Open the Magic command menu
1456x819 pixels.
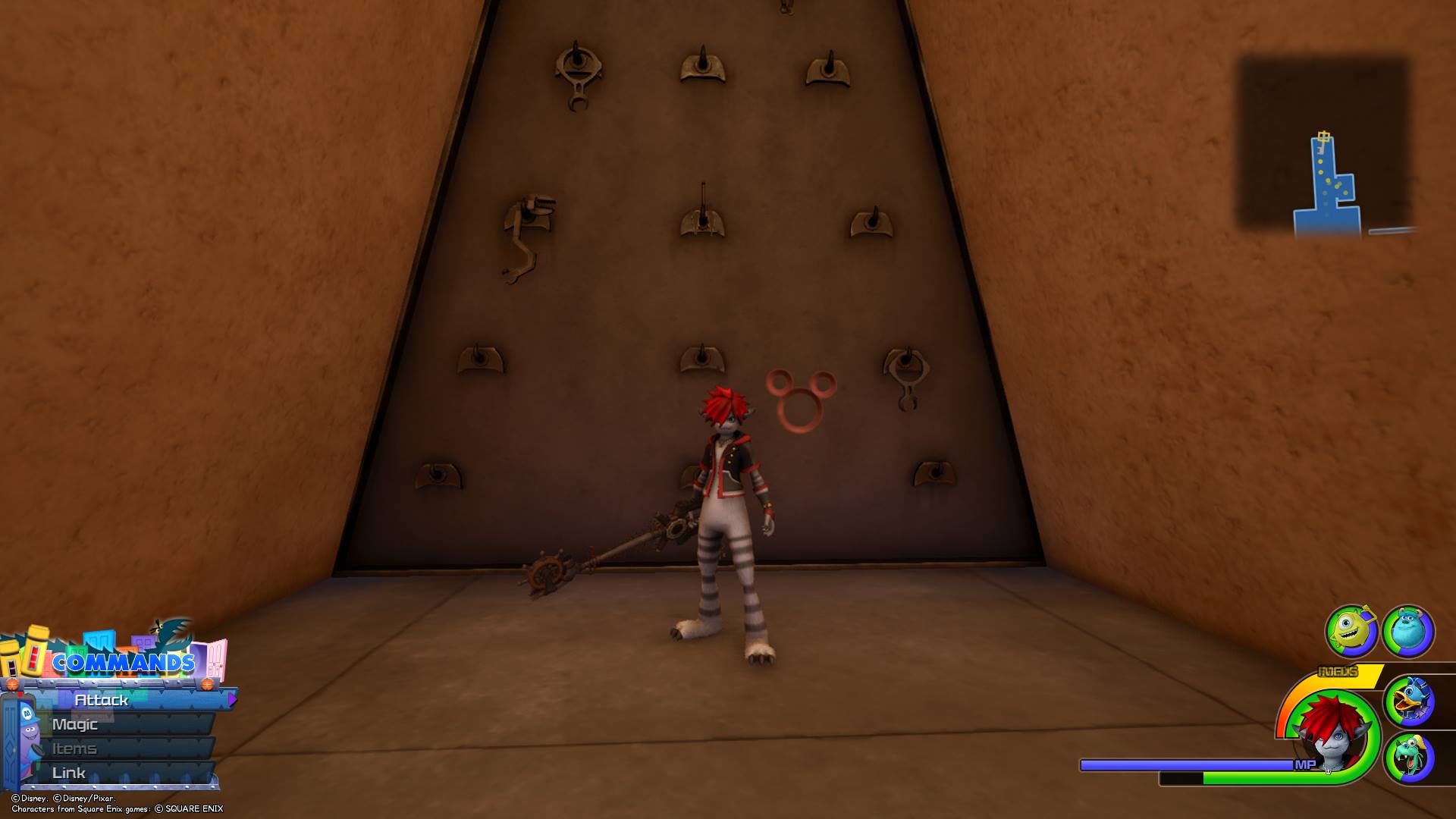click(x=75, y=724)
